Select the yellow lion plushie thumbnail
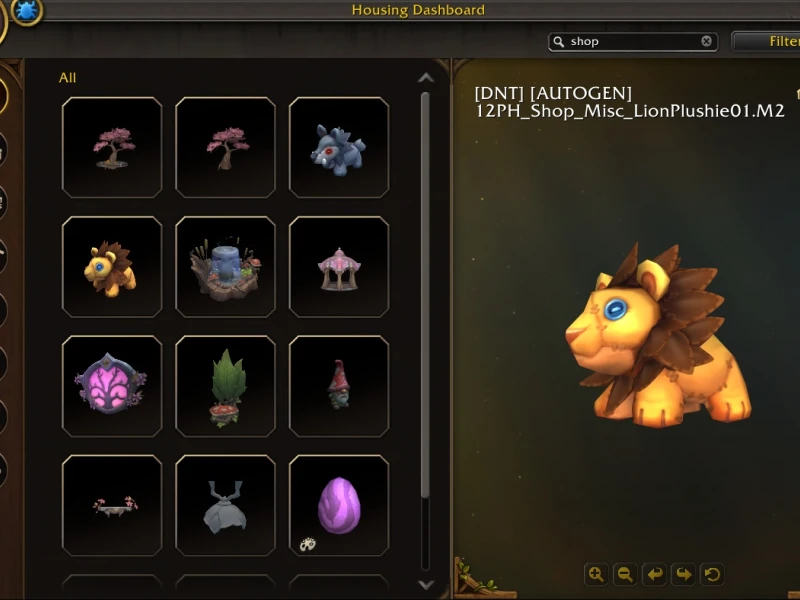This screenshot has height=600, width=800. (x=112, y=267)
